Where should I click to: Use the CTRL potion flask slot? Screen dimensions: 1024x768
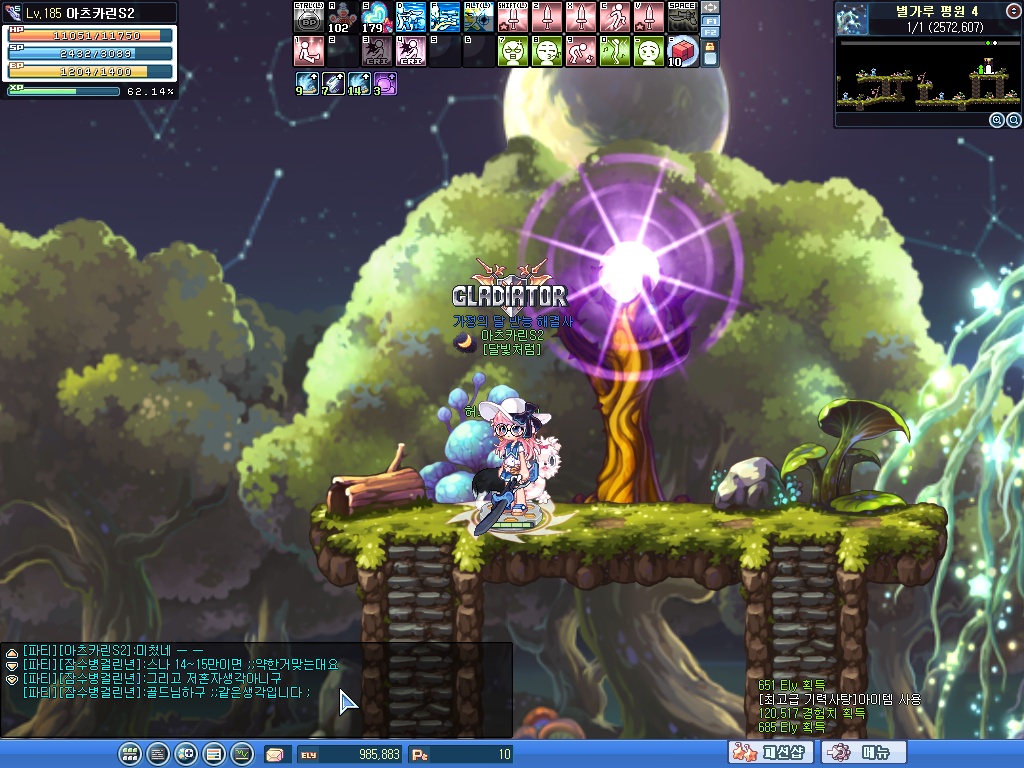pos(308,17)
